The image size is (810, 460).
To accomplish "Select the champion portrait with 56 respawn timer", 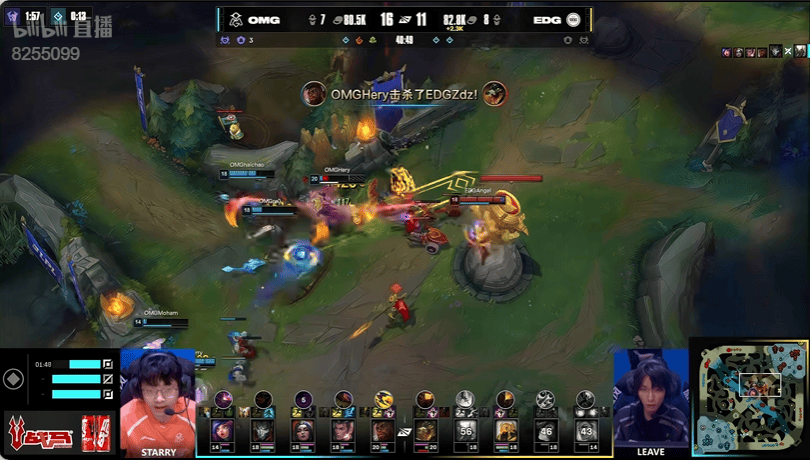I will click(465, 431).
